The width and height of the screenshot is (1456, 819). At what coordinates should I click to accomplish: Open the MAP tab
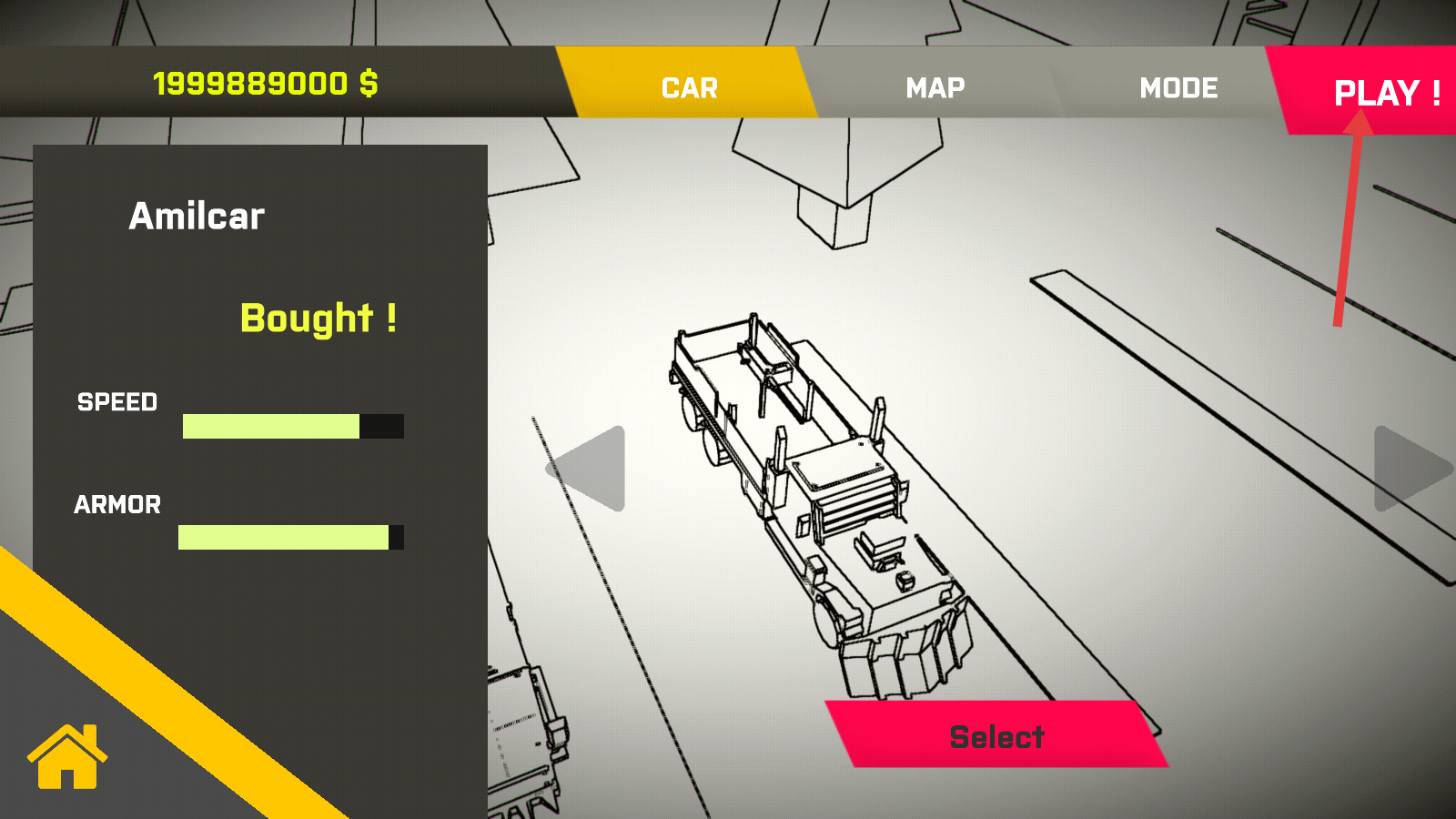pyautogui.click(x=935, y=87)
